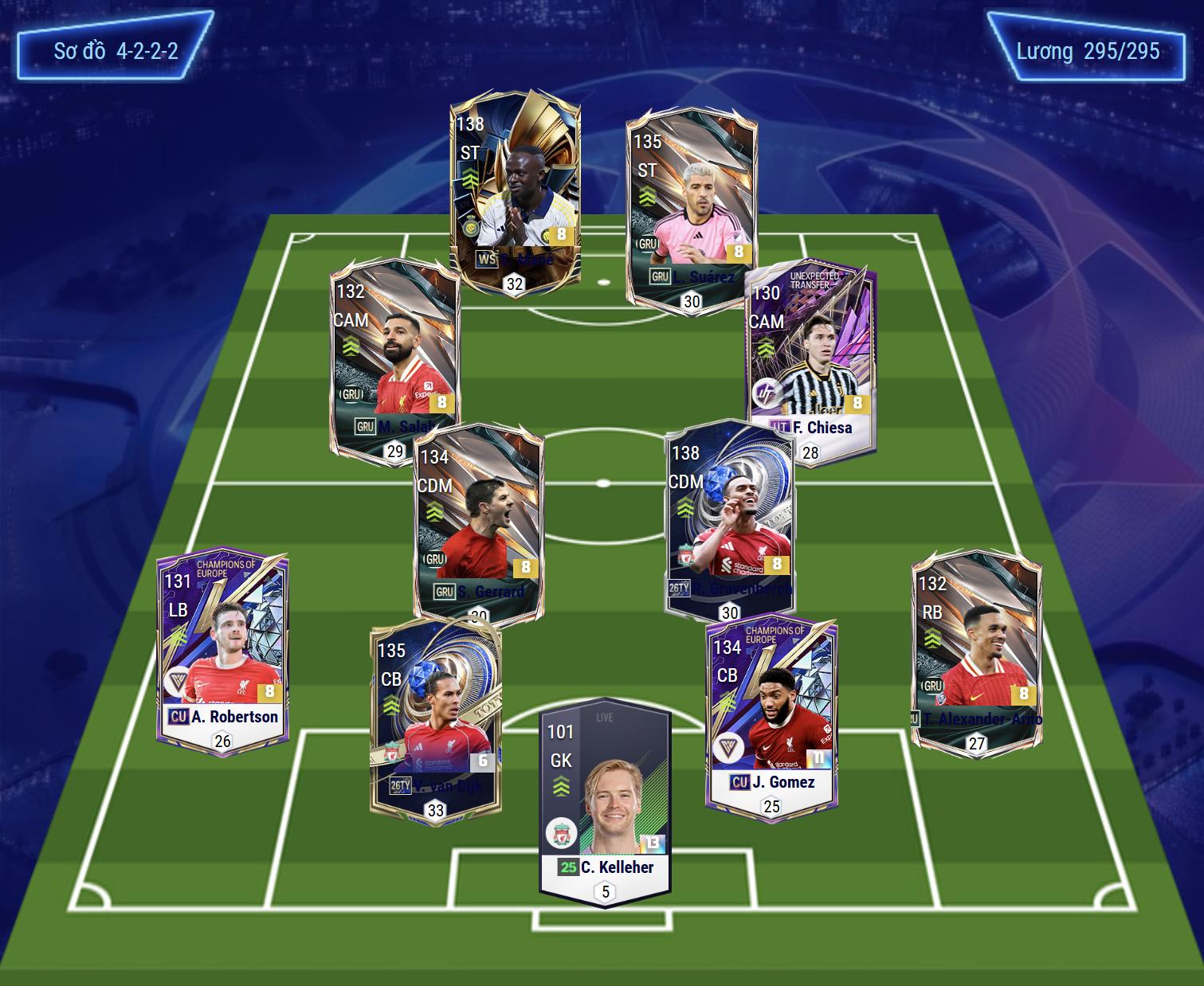The height and width of the screenshot is (986, 1204).
Task: Select the S. Mané striker card
Action: coord(515,191)
